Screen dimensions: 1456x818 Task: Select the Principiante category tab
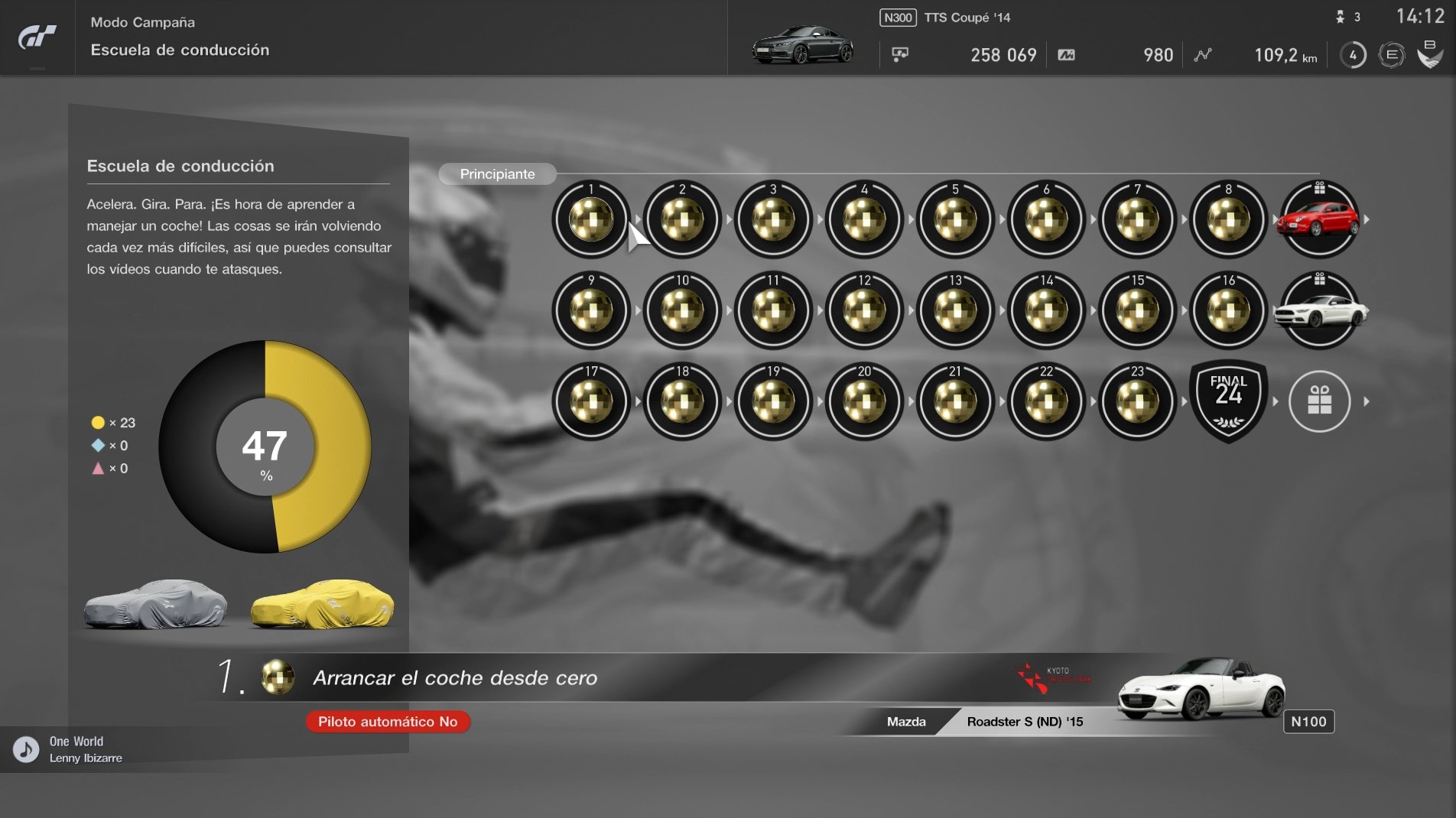[x=497, y=174]
